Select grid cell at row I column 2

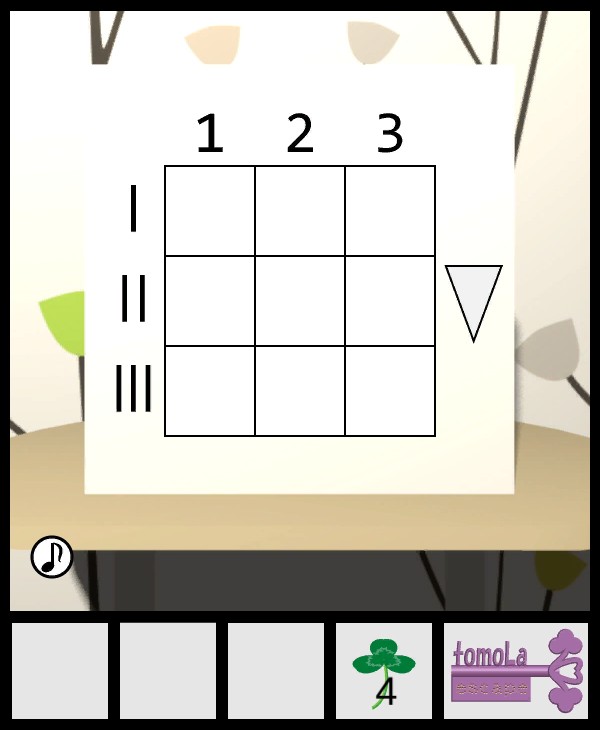point(300,211)
